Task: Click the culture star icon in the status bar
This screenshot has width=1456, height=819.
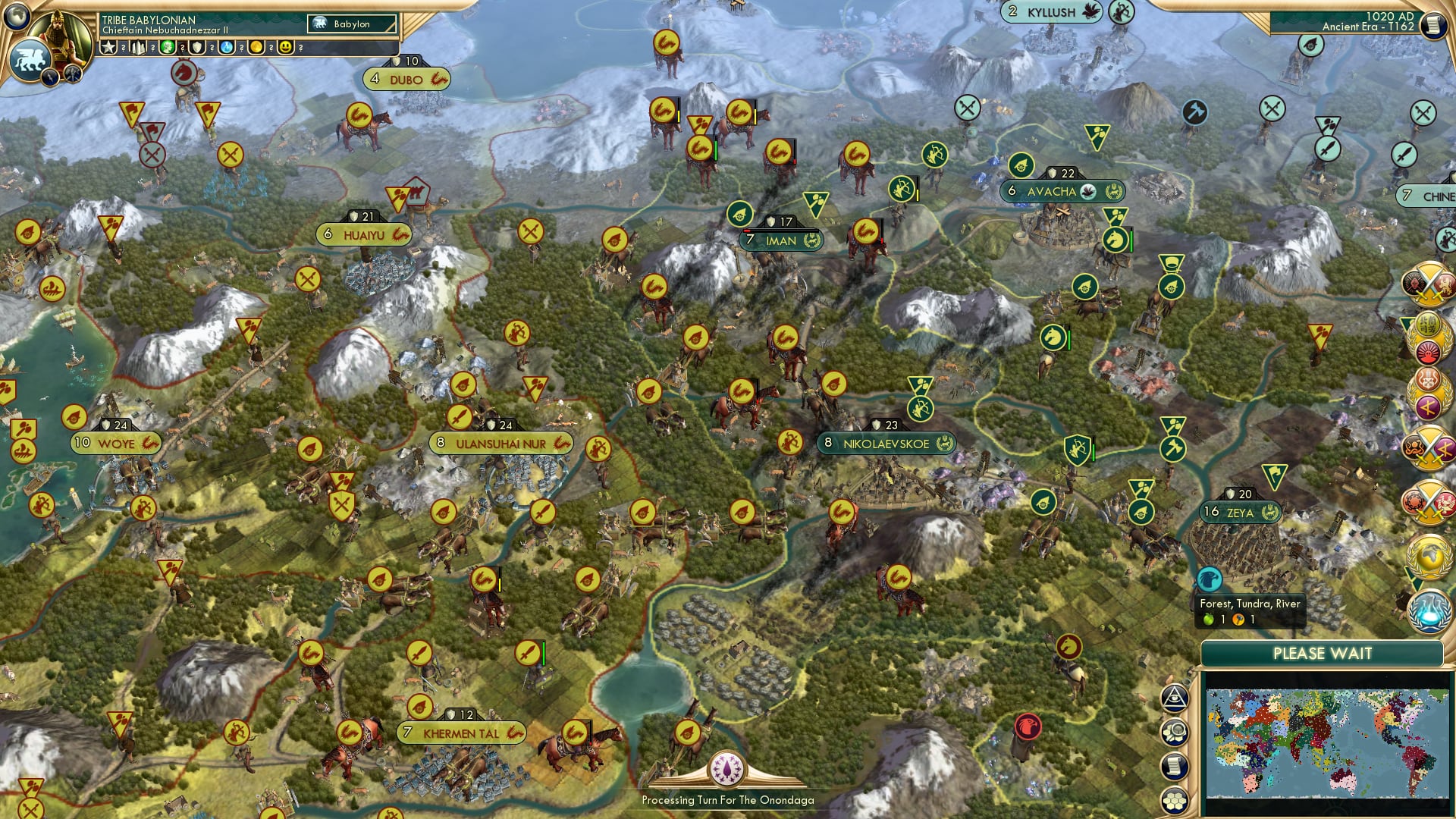Action: tap(109, 47)
